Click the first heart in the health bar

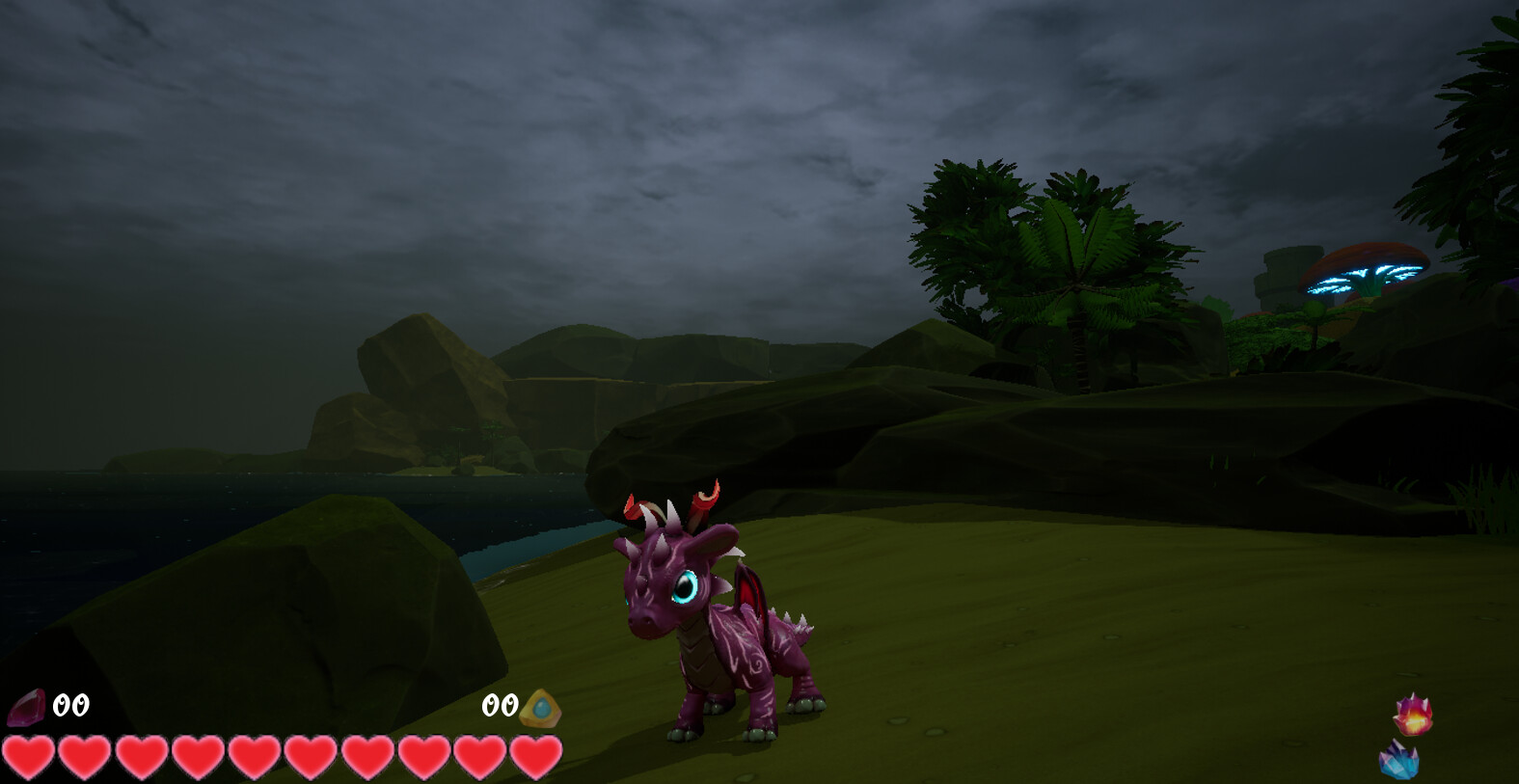30,757
